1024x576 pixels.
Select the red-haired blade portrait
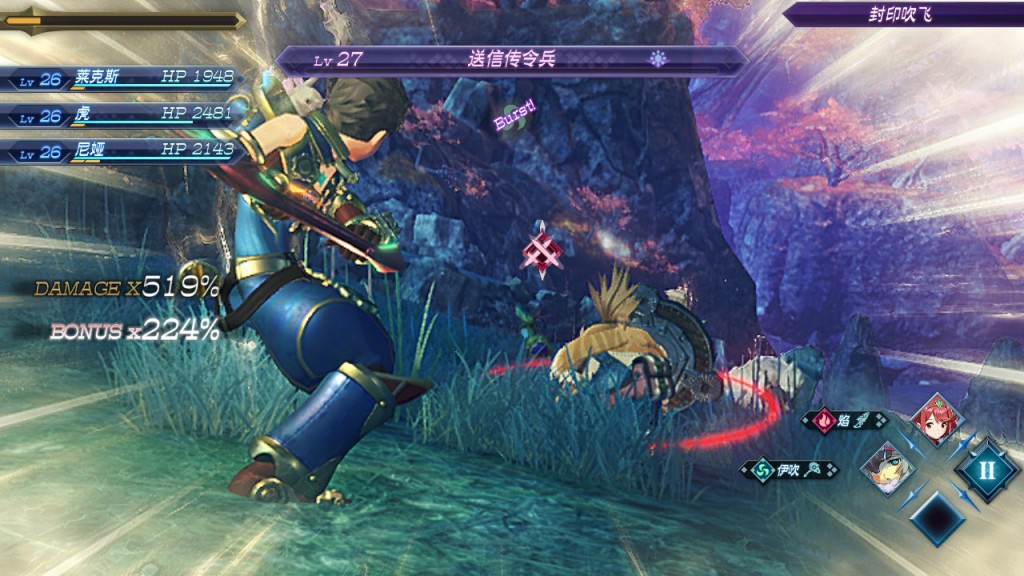[936, 420]
